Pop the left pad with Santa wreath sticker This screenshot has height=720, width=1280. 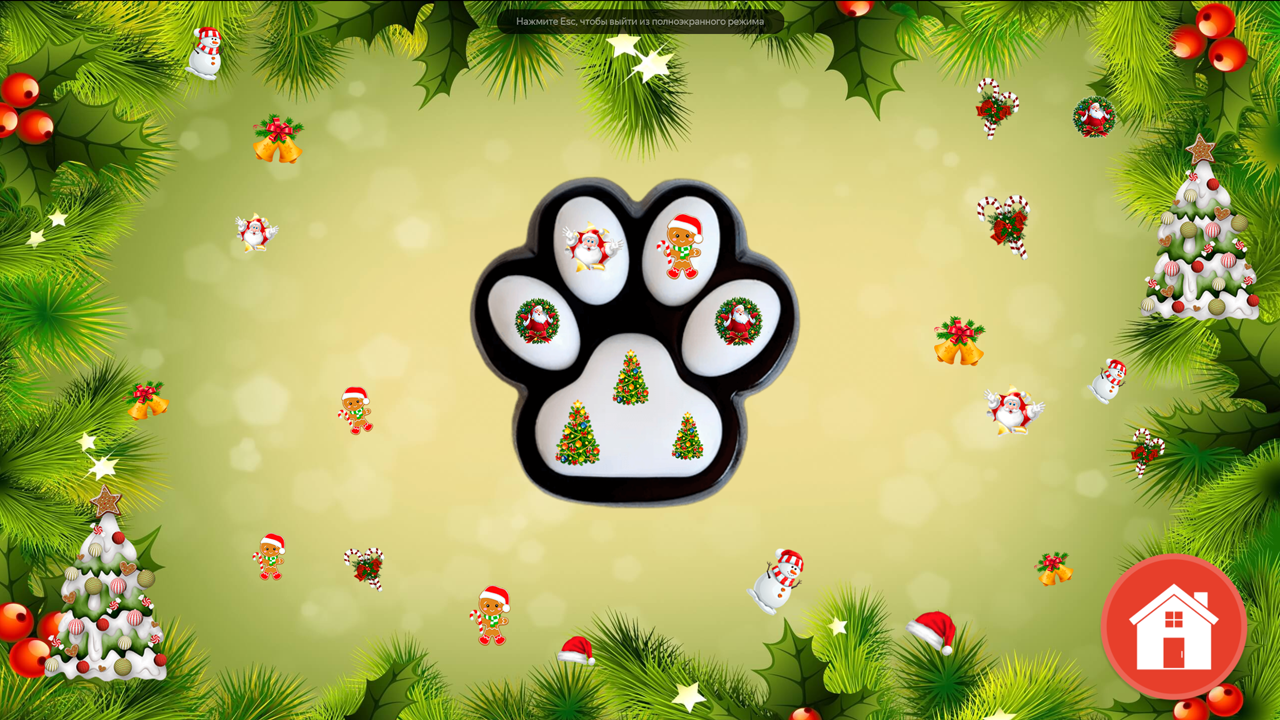[537, 318]
